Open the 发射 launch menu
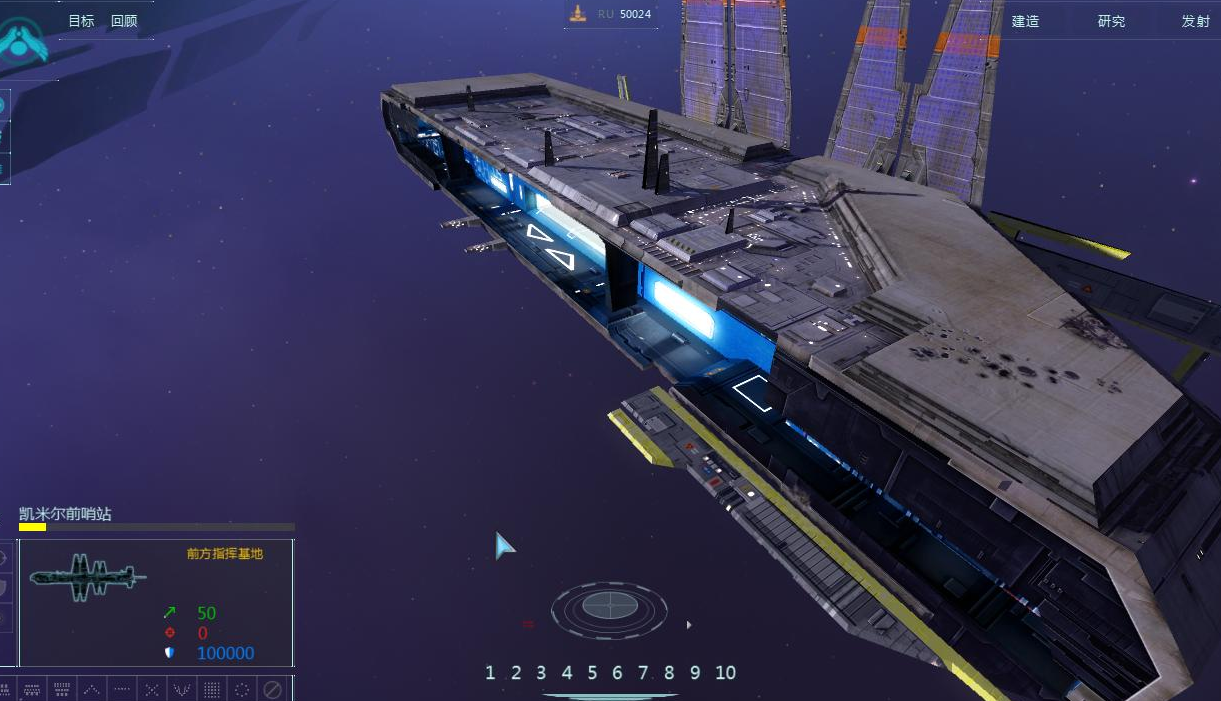 tap(1195, 21)
